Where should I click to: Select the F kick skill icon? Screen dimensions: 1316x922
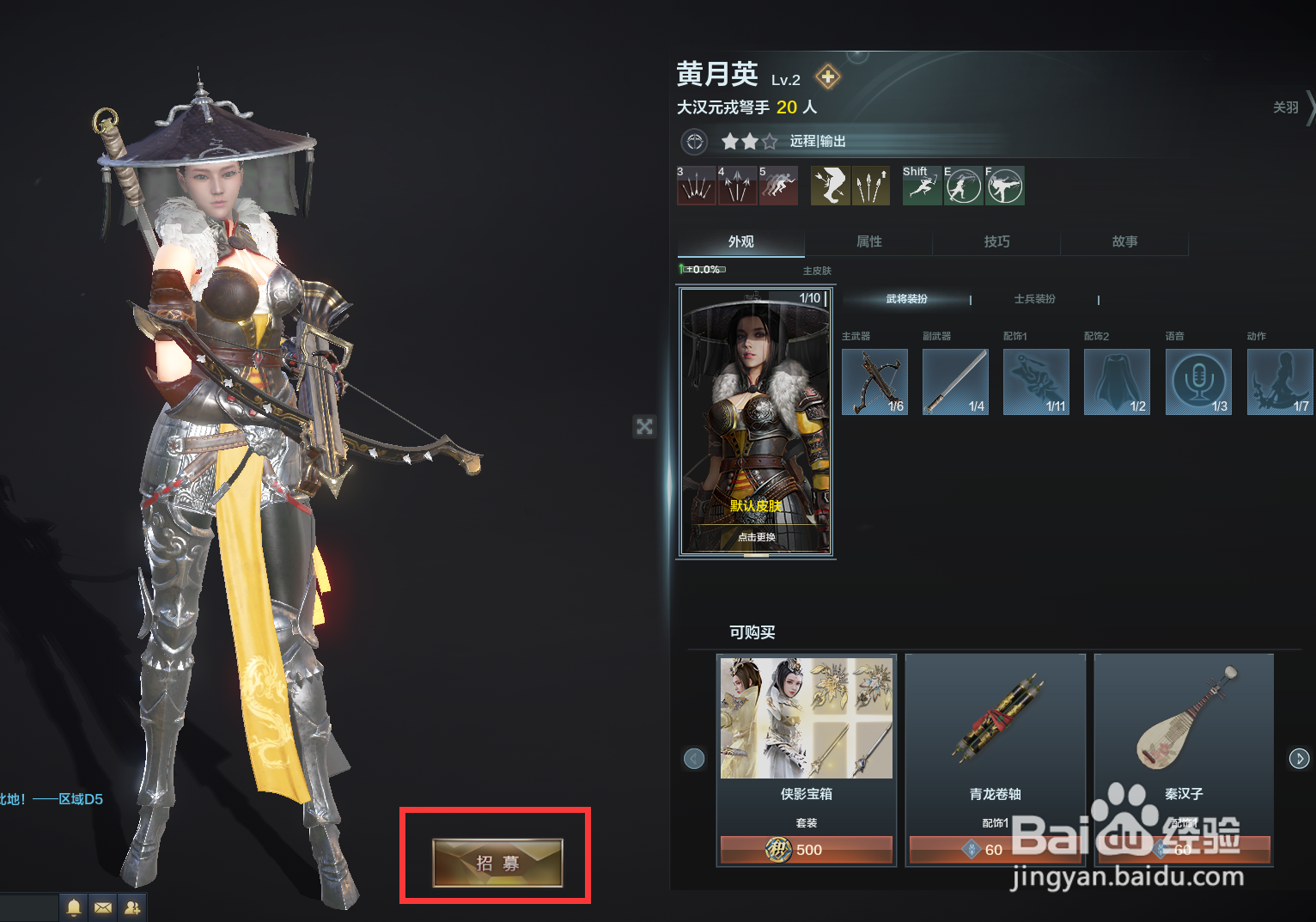[1004, 186]
